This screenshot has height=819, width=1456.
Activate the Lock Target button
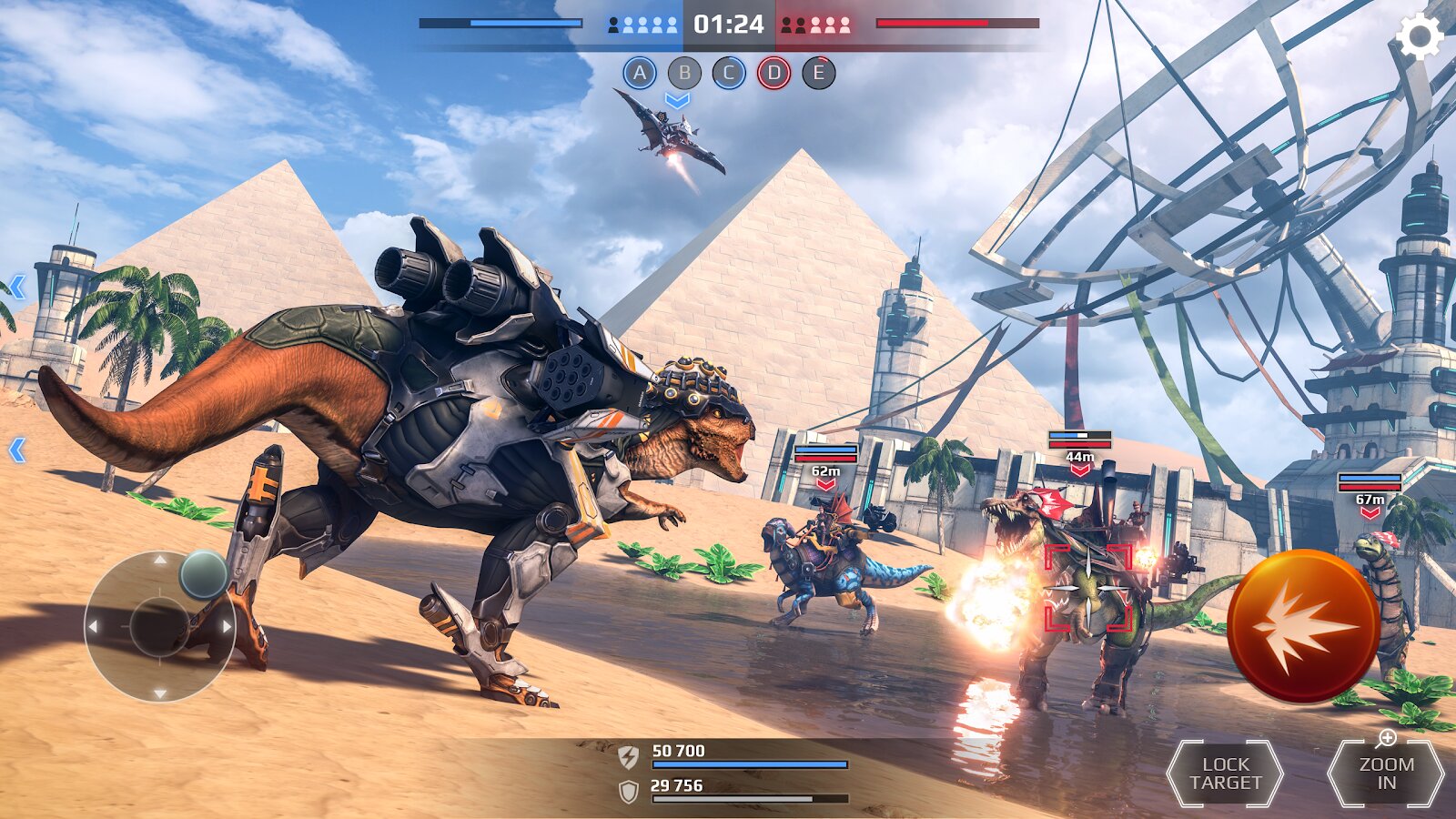[x=1225, y=773]
